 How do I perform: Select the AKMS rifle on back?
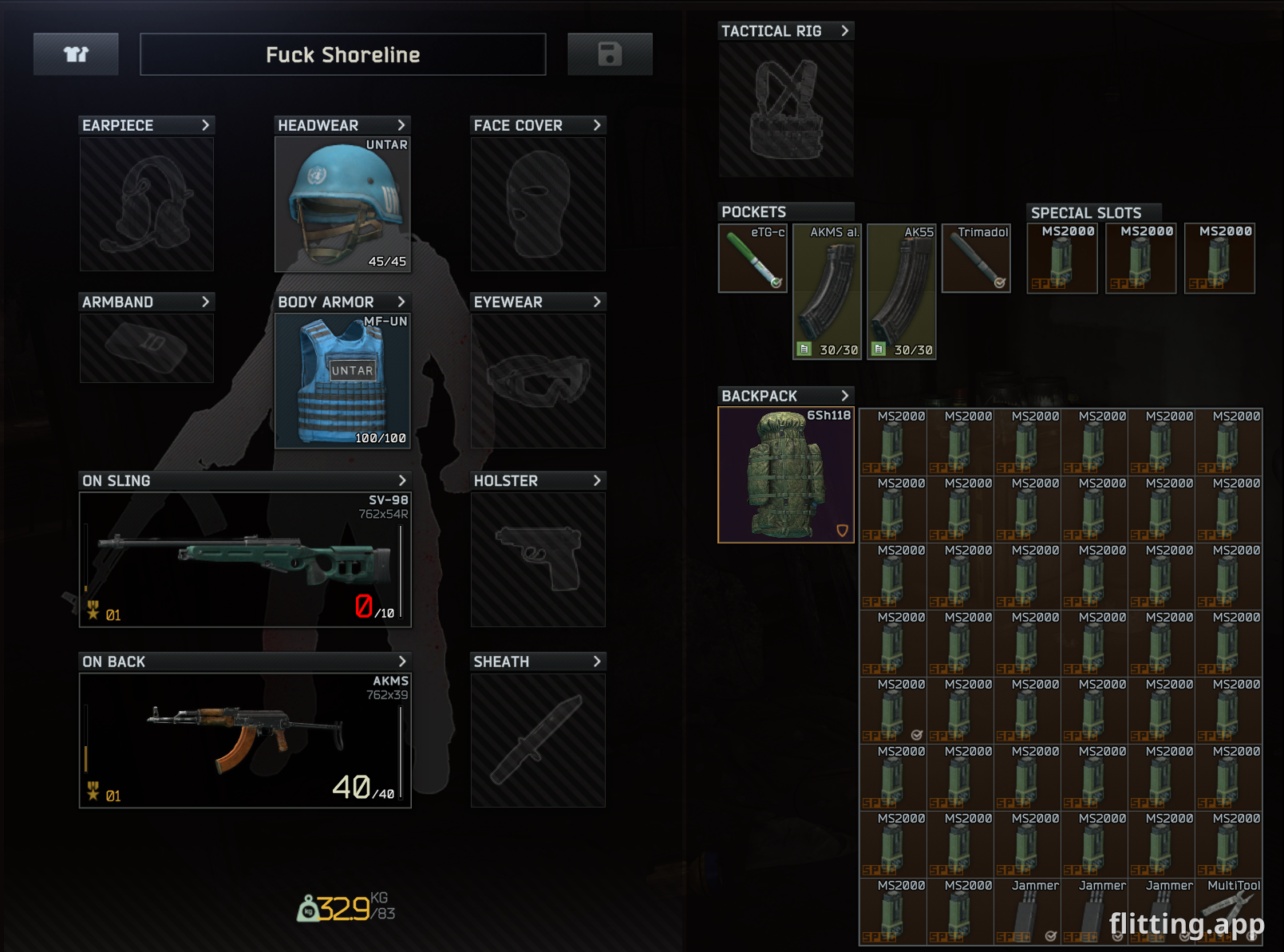(x=245, y=740)
